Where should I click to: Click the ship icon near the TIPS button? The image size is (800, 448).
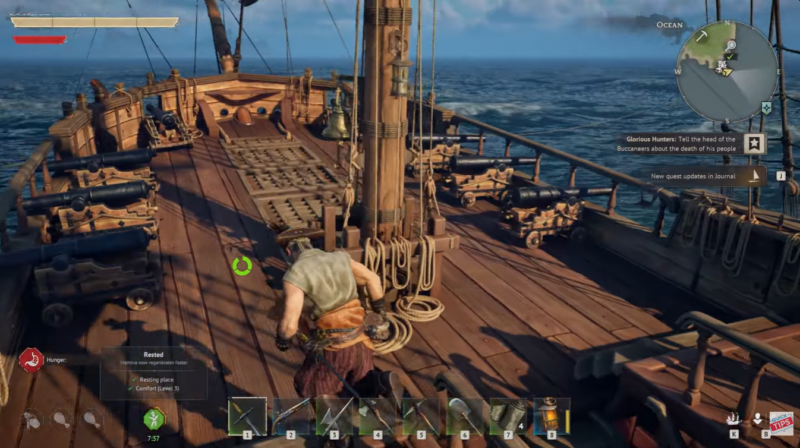[x=733, y=420]
